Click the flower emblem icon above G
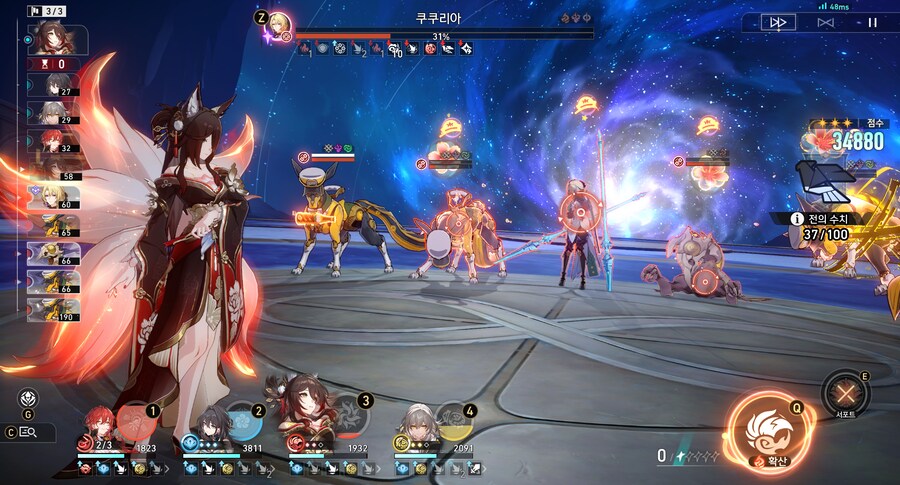 click(x=28, y=396)
